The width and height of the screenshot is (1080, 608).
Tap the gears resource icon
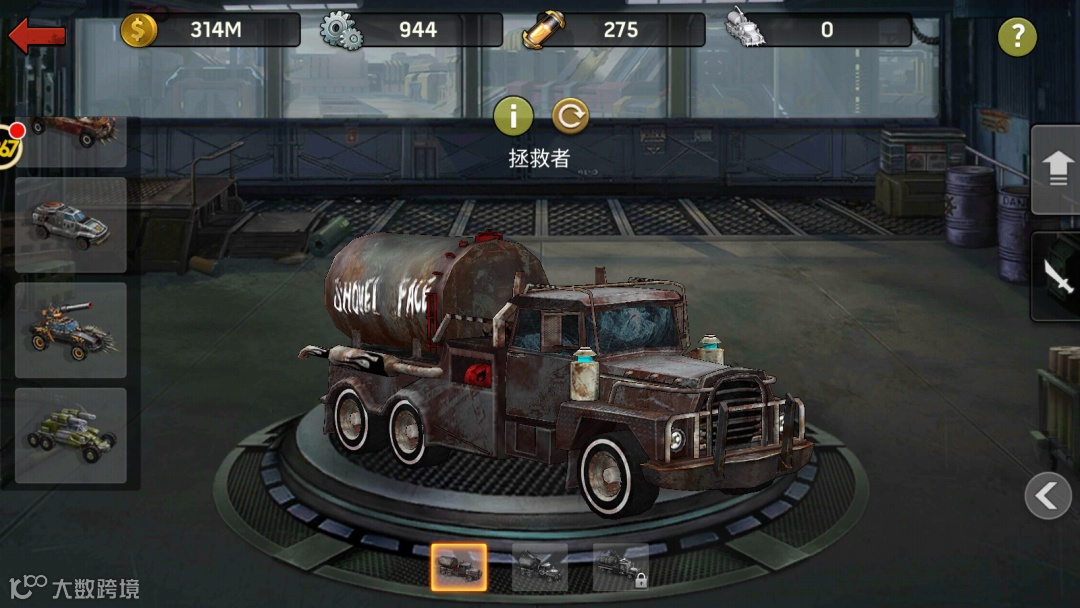pos(340,29)
